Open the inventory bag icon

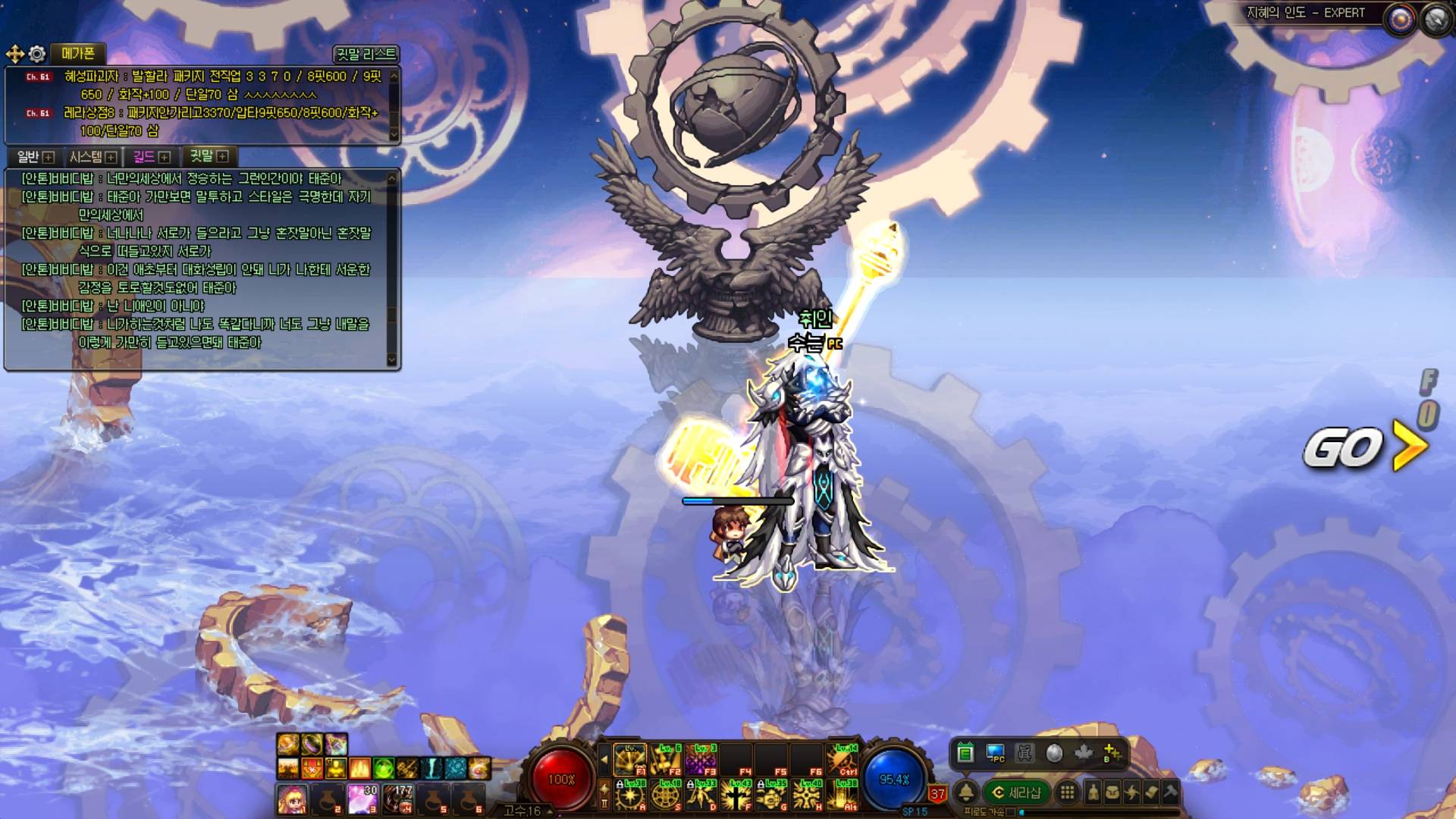click(x=1112, y=793)
